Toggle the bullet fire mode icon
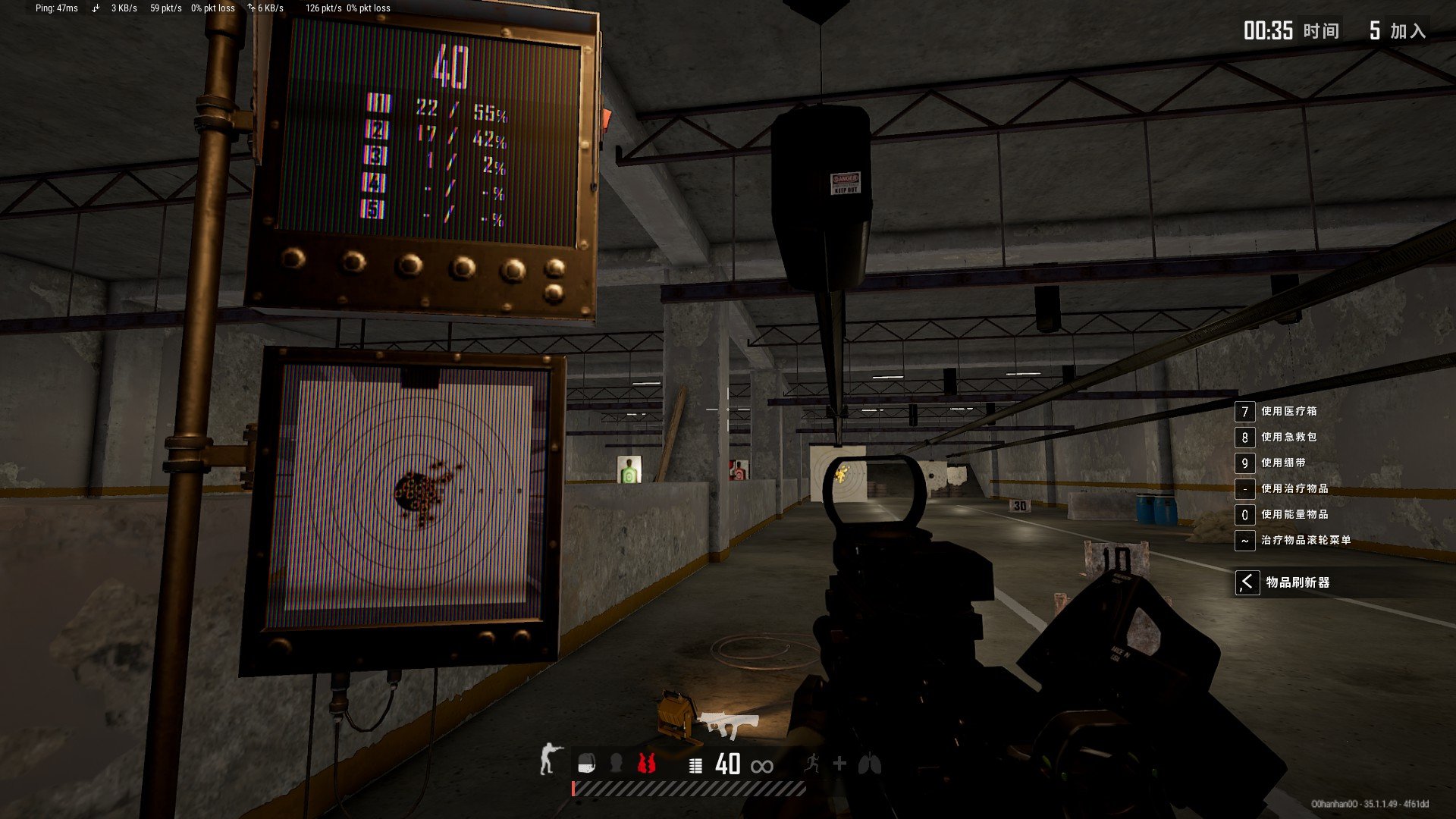This screenshot has width=1456, height=819. tap(695, 765)
